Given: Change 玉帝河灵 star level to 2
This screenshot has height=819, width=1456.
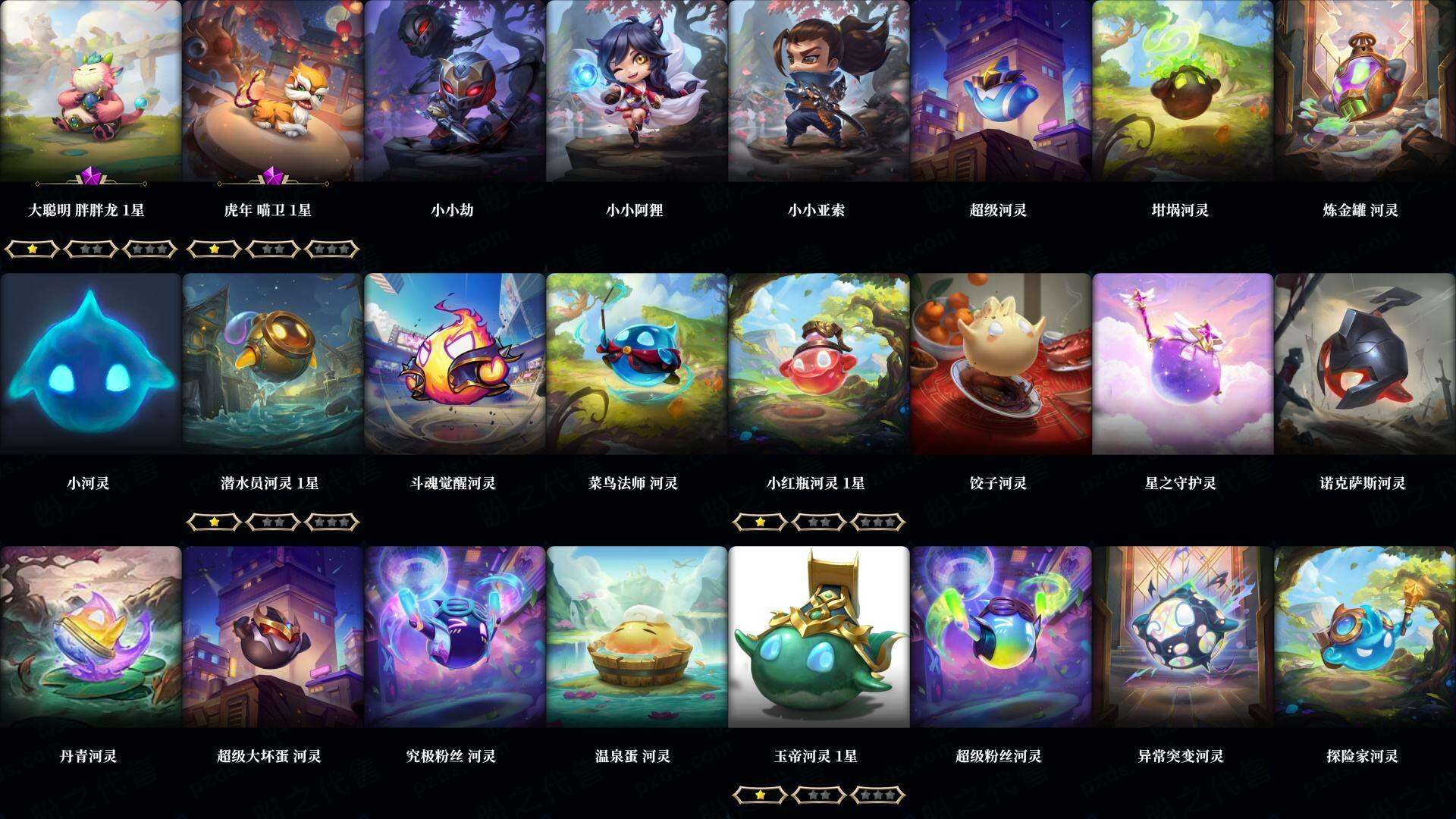Looking at the screenshot, I should 817,795.
